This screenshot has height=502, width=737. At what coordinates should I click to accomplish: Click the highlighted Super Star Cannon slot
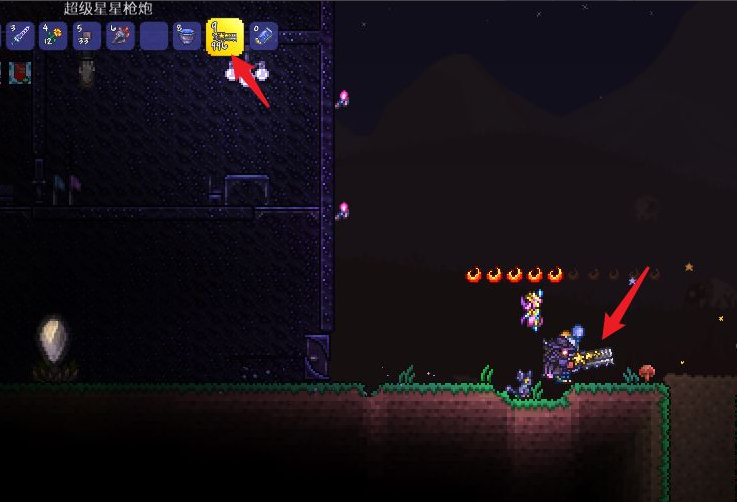pos(224,37)
